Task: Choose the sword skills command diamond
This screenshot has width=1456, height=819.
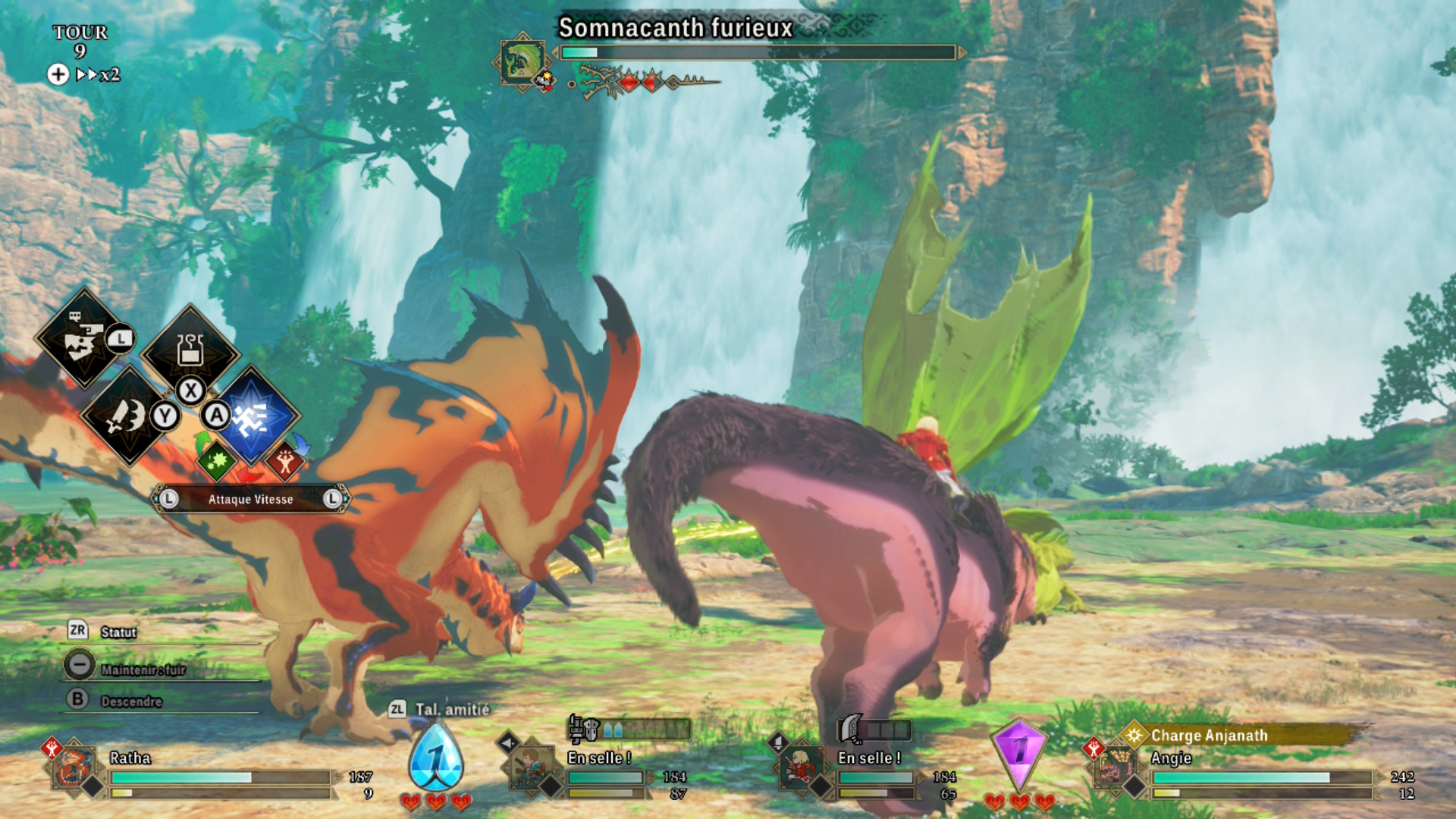Action: (x=127, y=416)
